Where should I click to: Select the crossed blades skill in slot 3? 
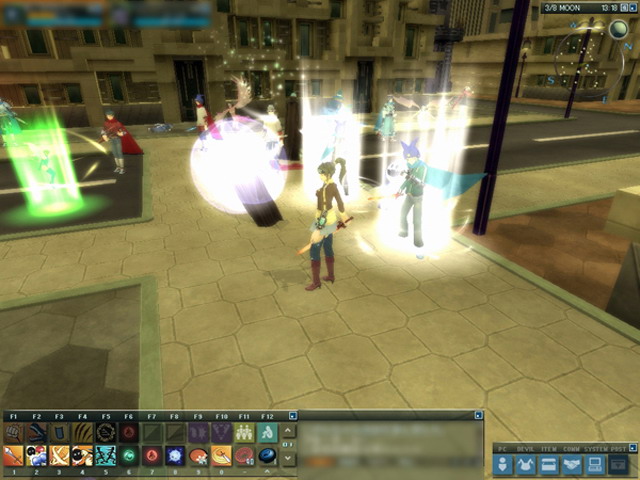tap(59, 456)
